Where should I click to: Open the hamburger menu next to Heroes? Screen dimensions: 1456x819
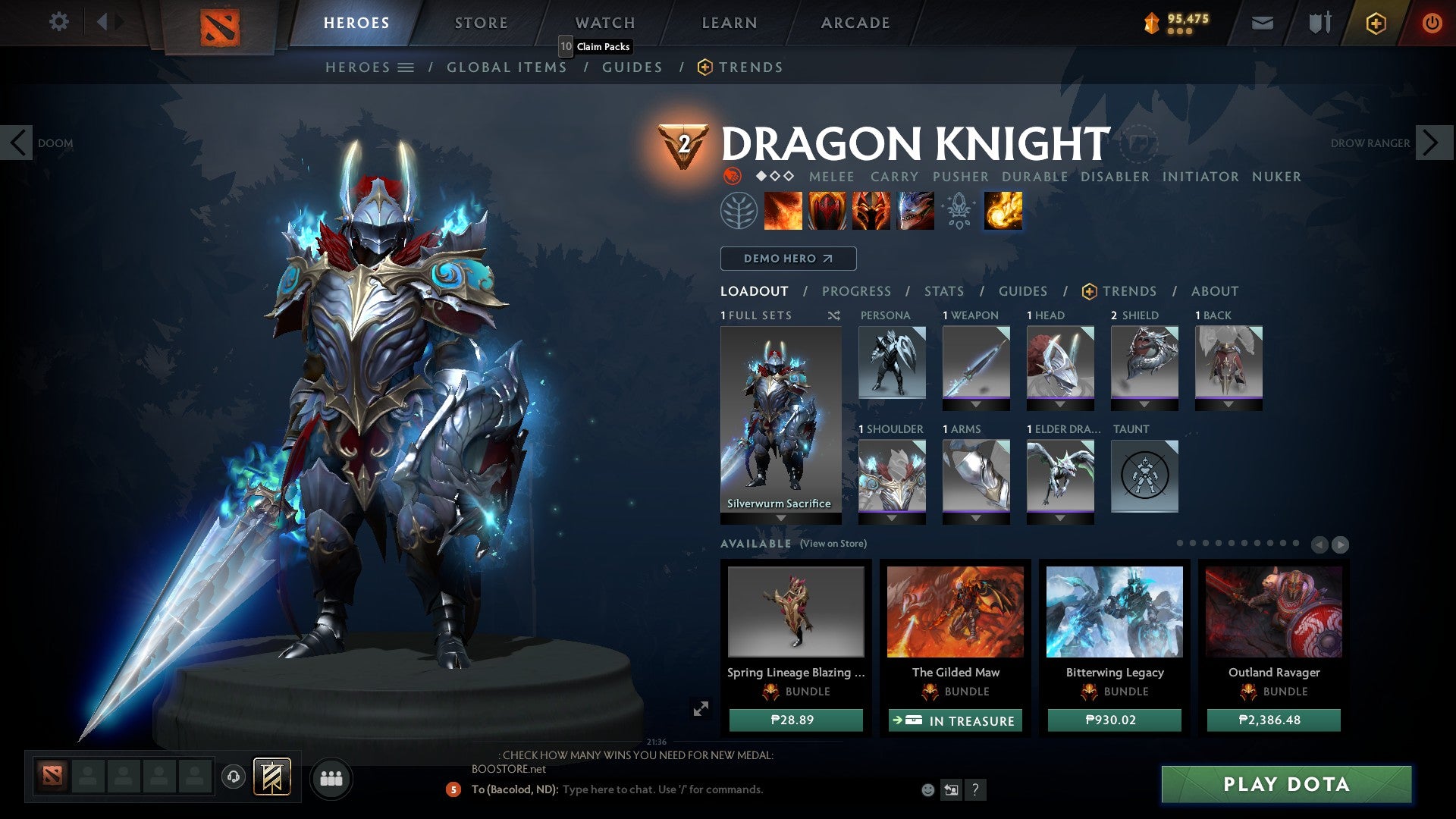pyautogui.click(x=407, y=67)
